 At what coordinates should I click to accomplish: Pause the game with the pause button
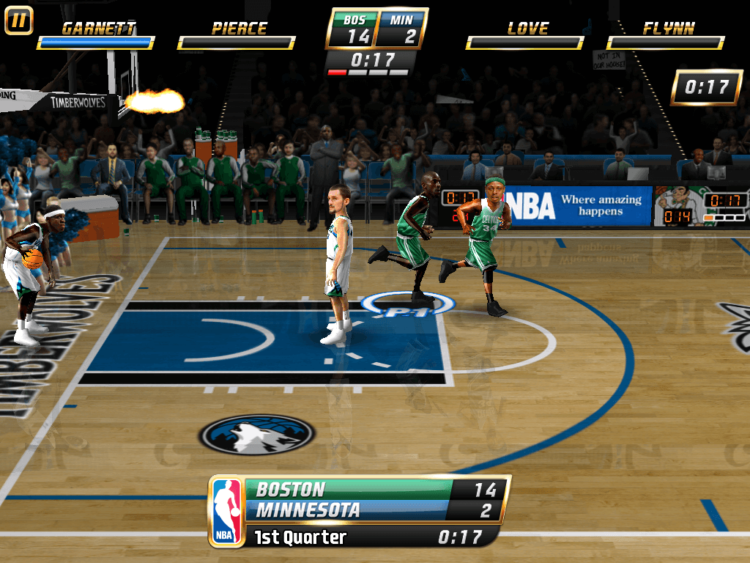point(19,20)
